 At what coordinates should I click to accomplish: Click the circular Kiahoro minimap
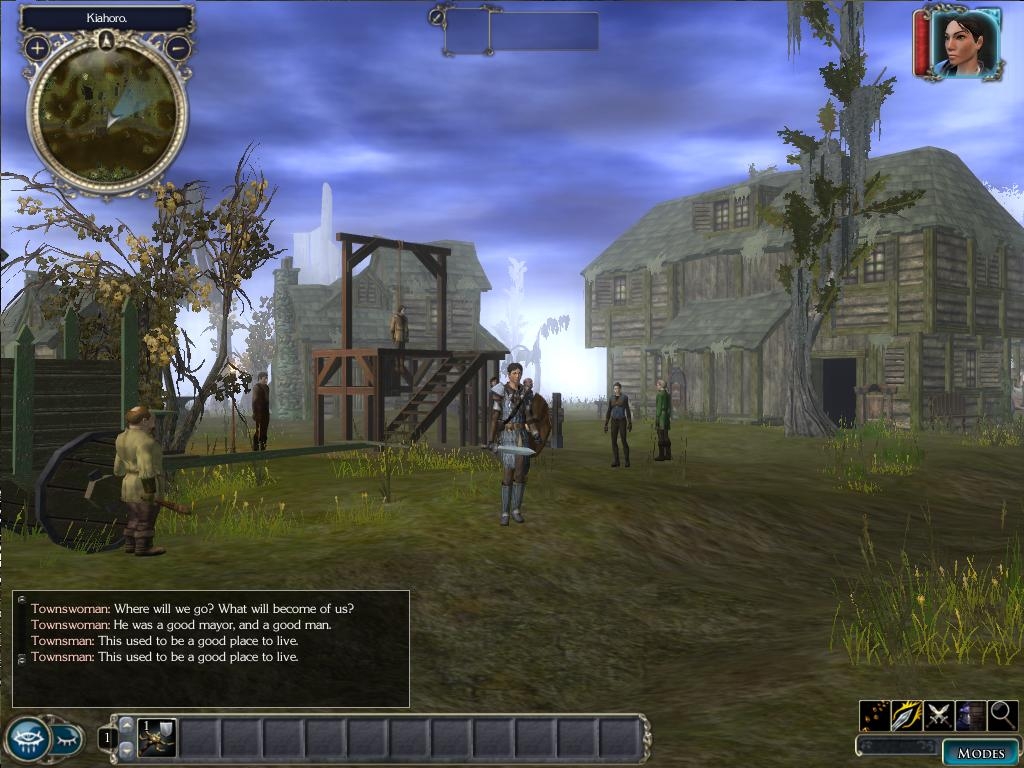tap(107, 113)
